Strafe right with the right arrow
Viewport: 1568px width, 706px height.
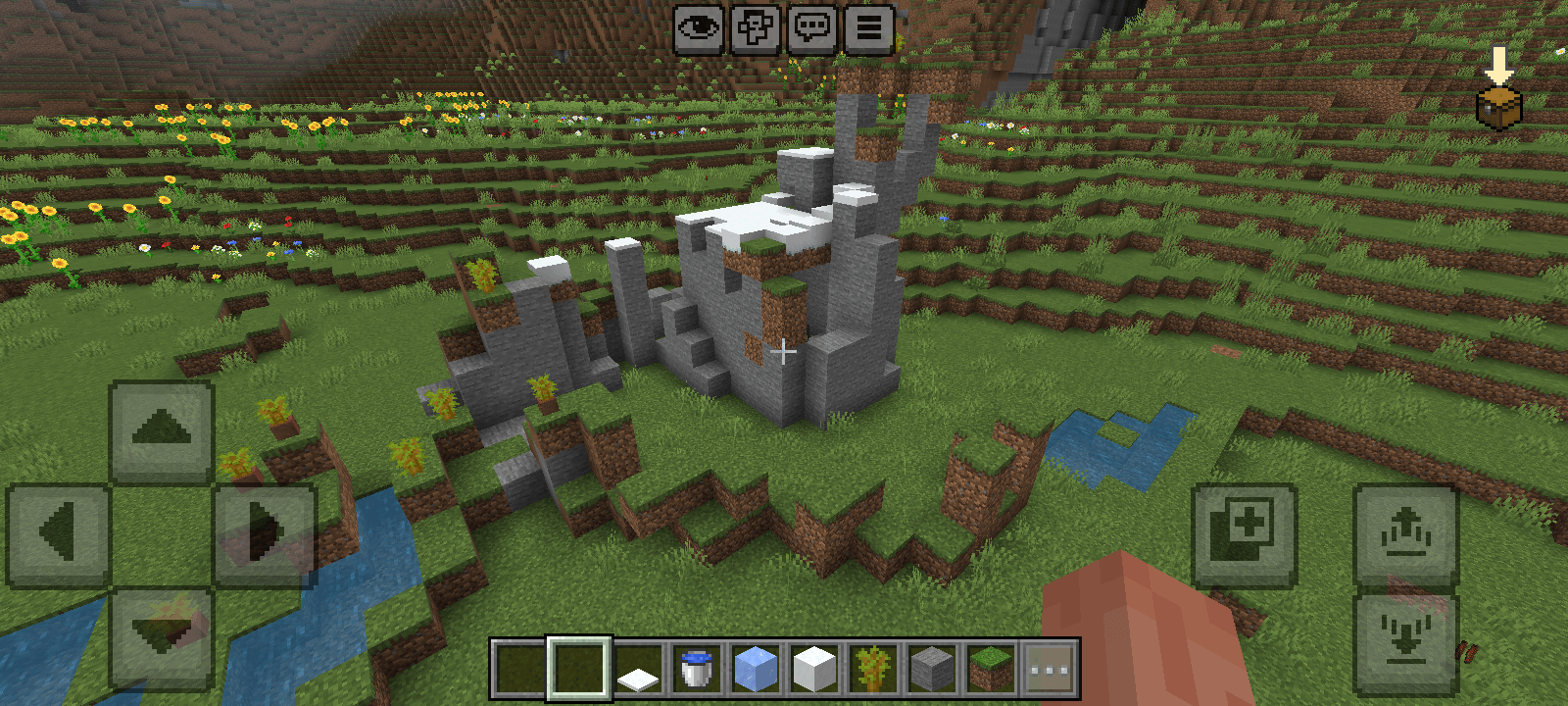click(x=265, y=534)
